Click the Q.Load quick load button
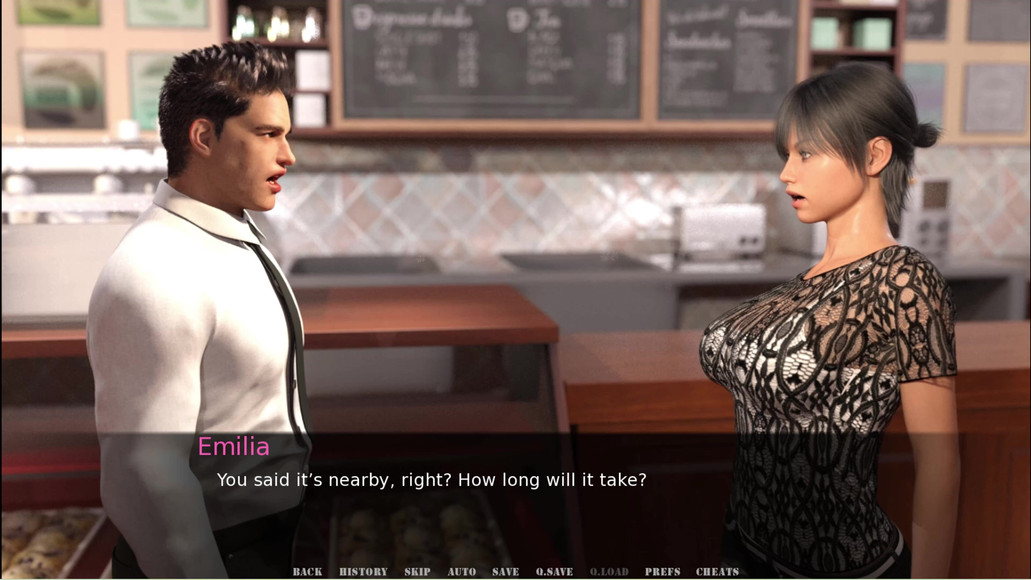Screen dimensions: 1031x580 tap(609, 572)
